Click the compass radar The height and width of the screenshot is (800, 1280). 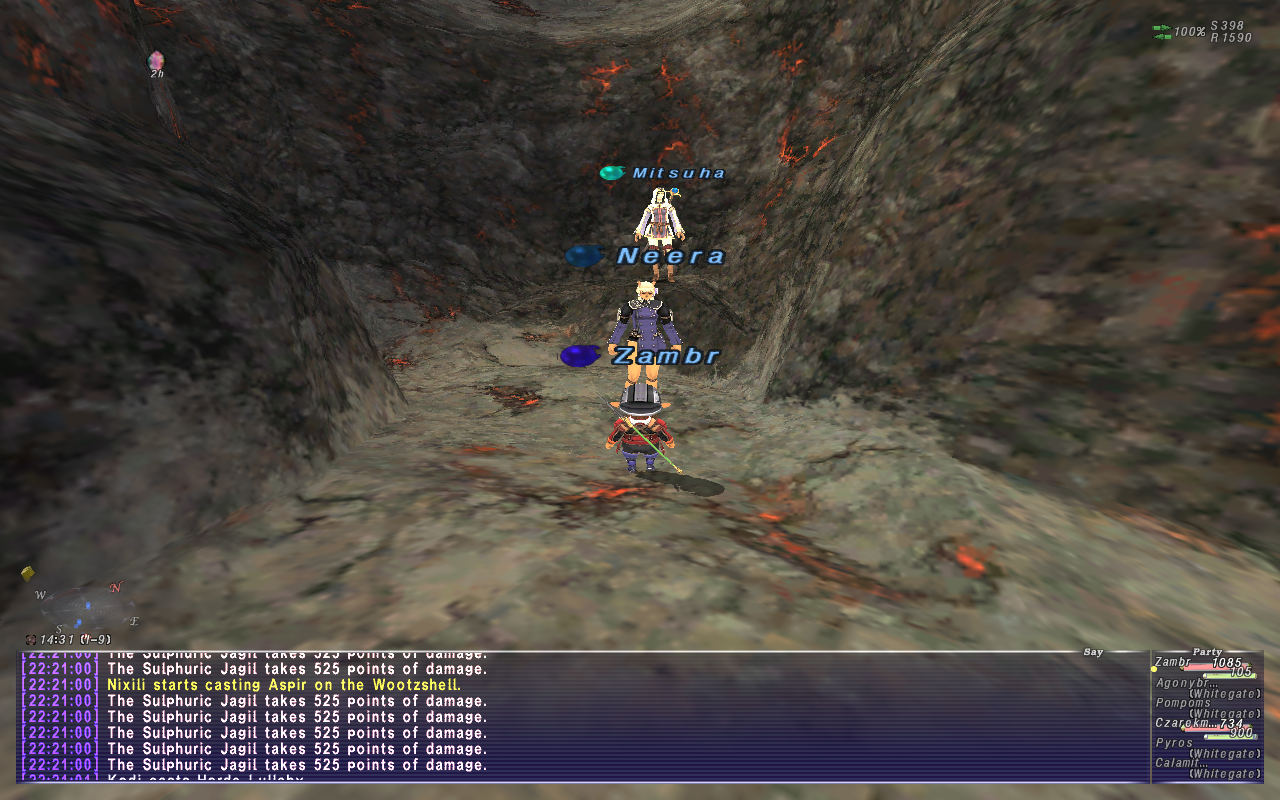pos(82,607)
